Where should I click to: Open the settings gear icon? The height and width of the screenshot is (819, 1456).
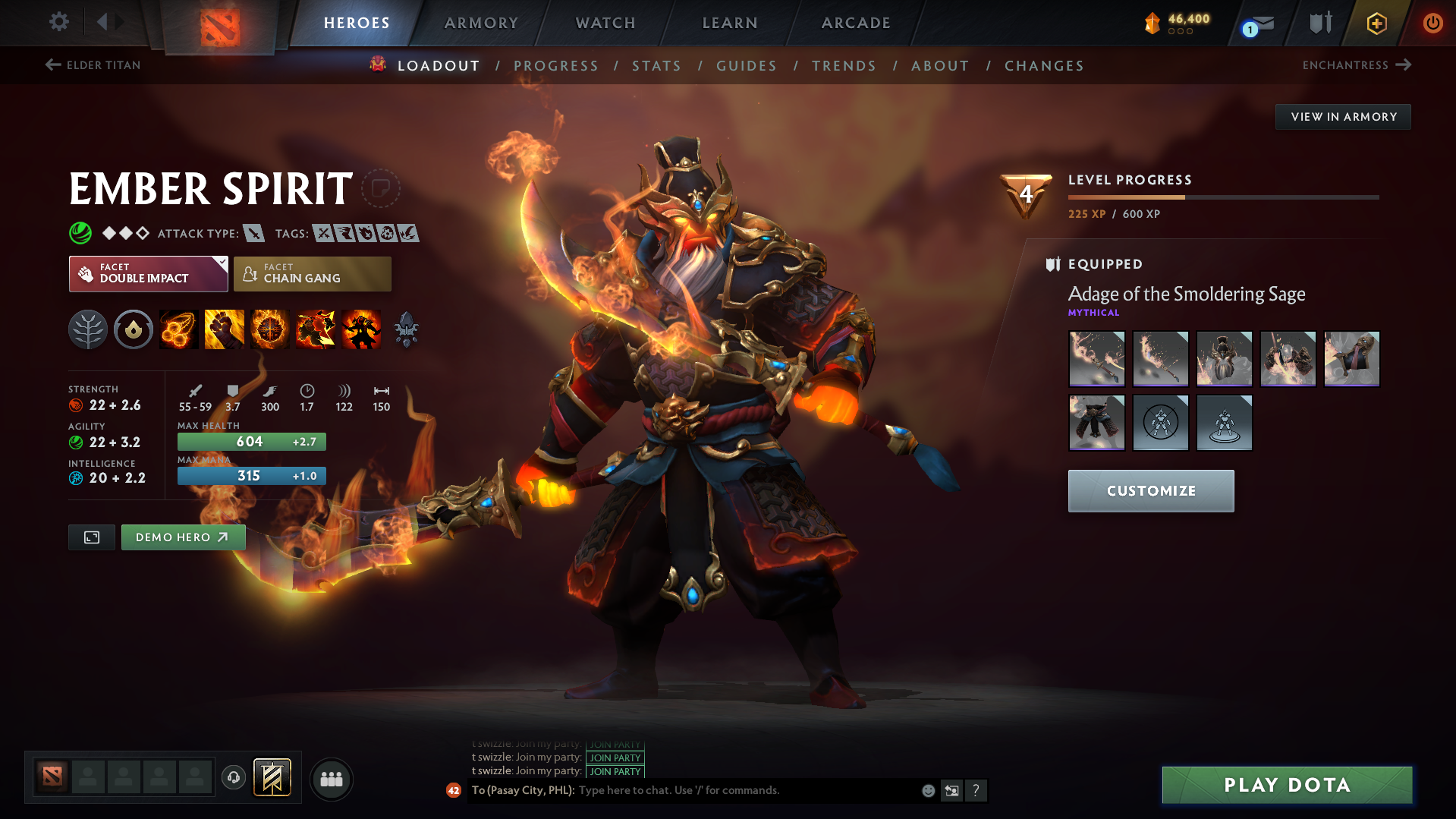(58, 22)
